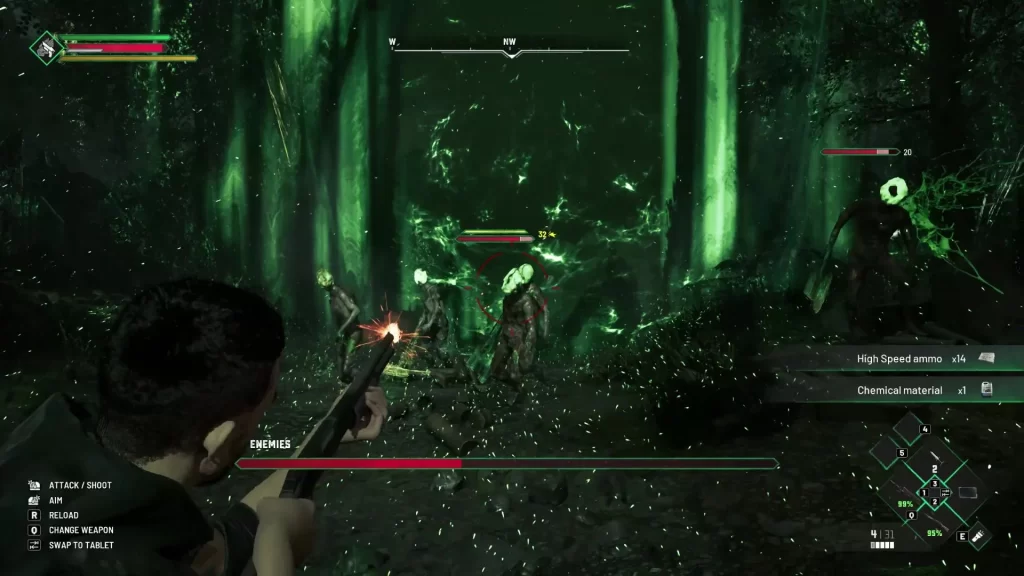
Task: Click the compass heading strip
Action: 510,47
